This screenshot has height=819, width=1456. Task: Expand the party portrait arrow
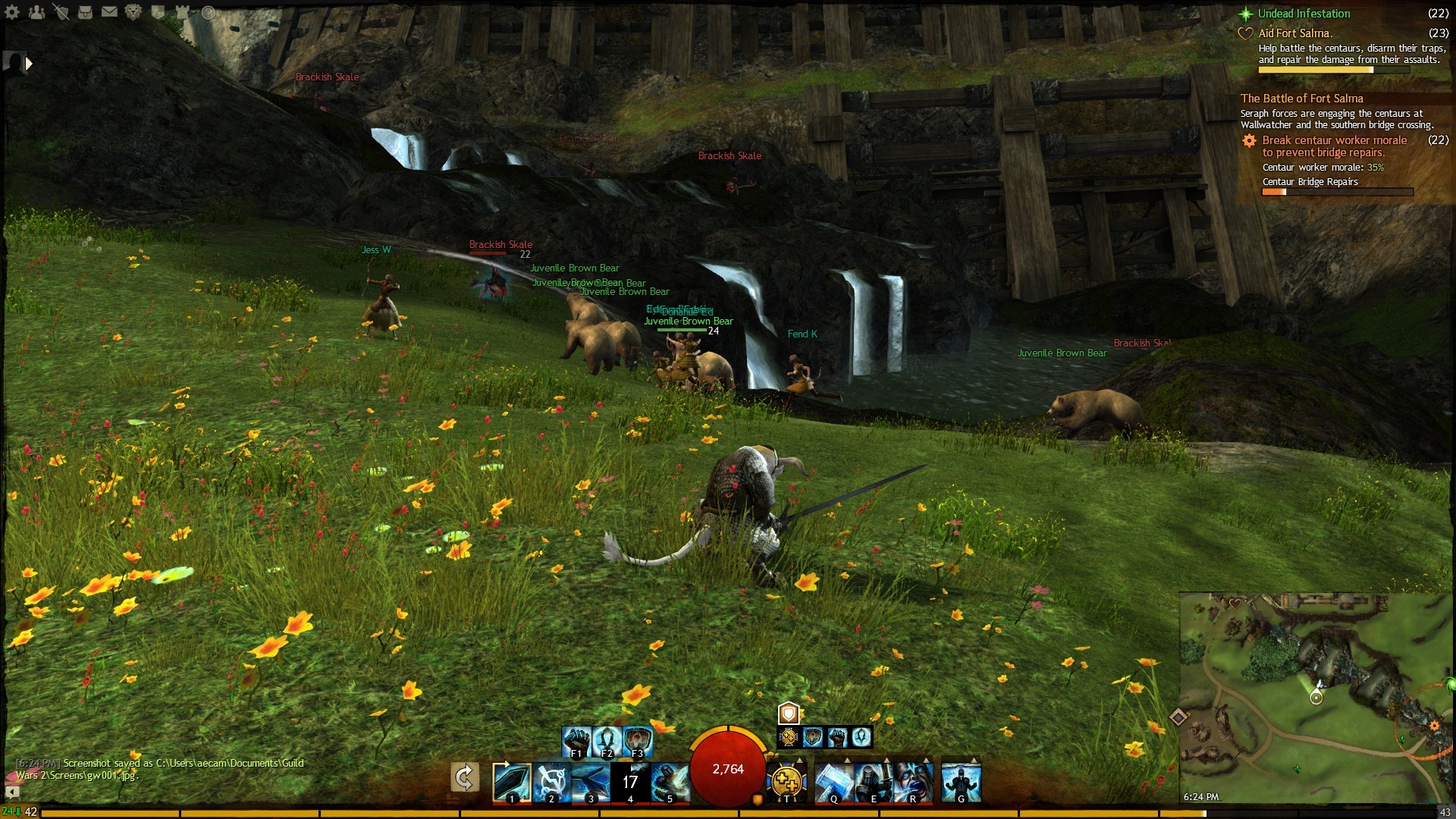29,64
